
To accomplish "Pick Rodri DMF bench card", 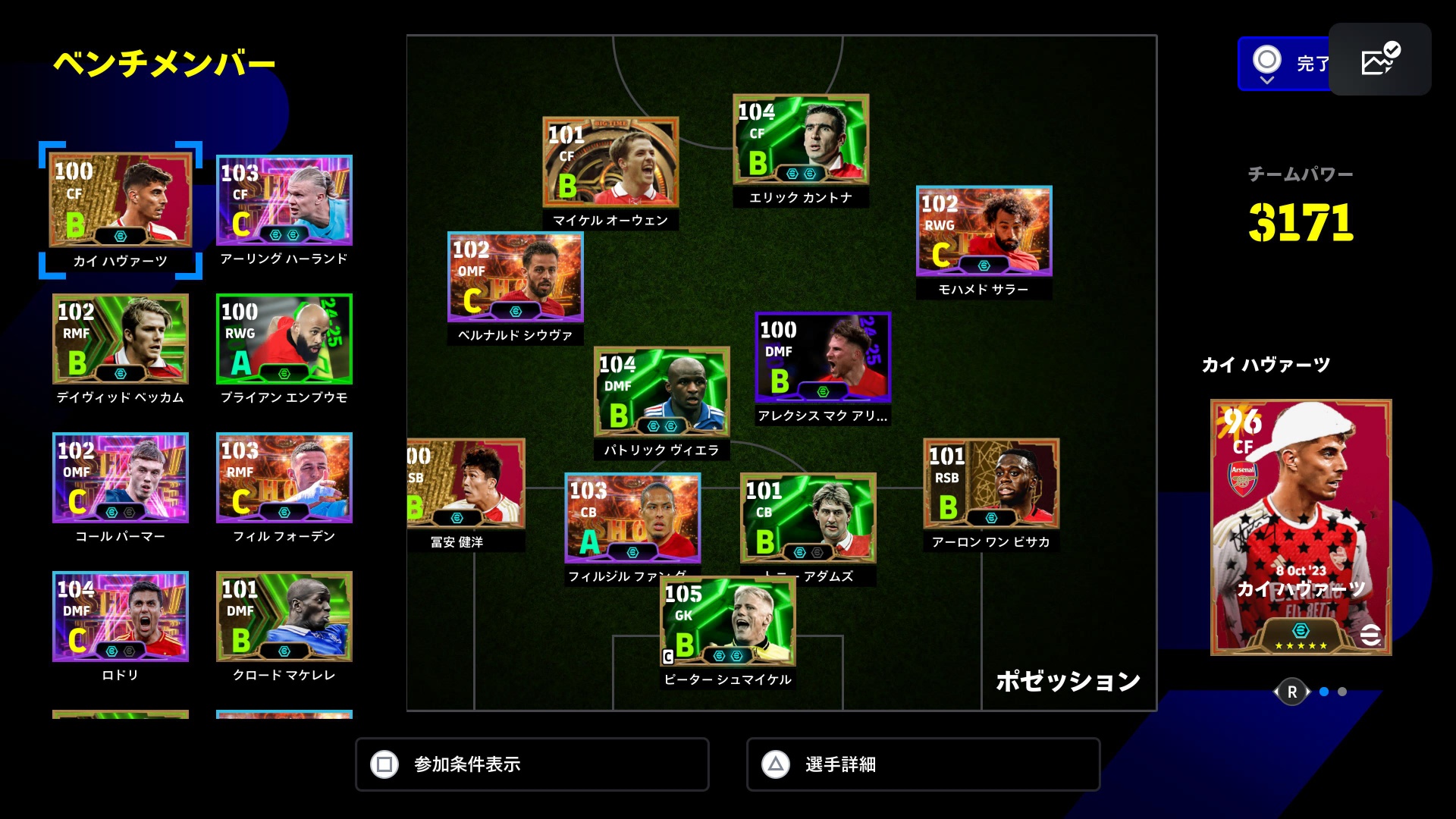I will coord(121,617).
